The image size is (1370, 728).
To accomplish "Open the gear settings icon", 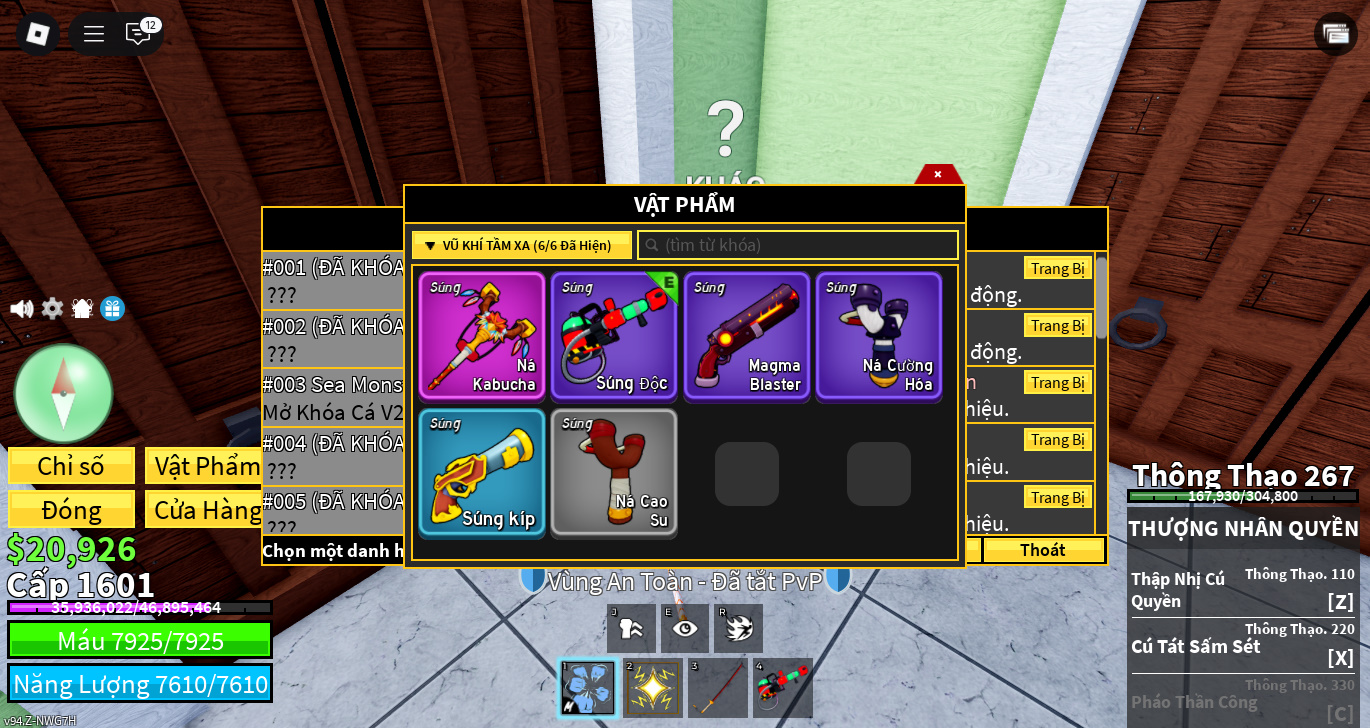I will click(52, 309).
